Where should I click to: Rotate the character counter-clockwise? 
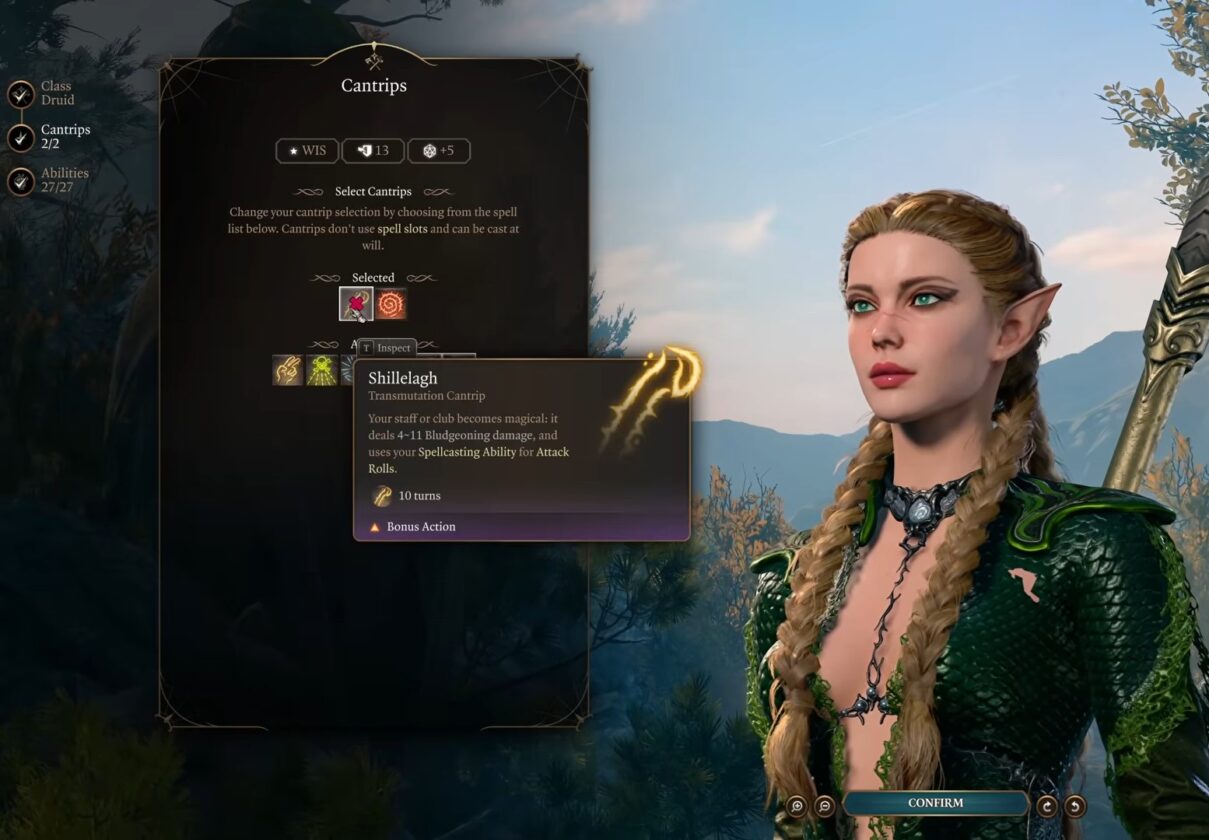coord(1075,805)
